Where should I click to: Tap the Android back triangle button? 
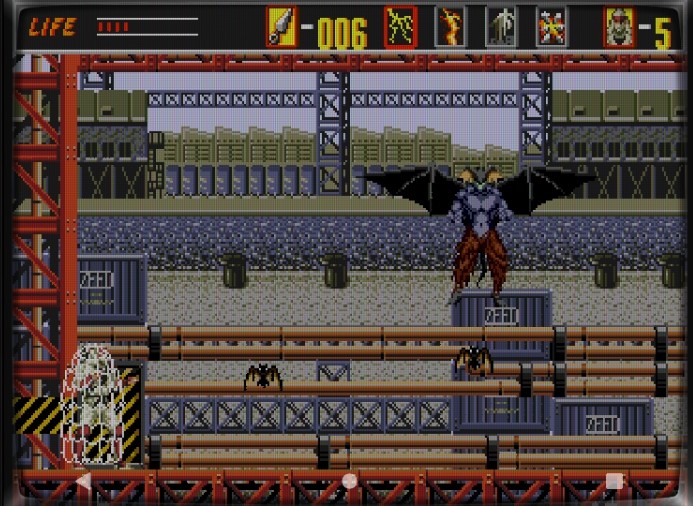(x=84, y=481)
